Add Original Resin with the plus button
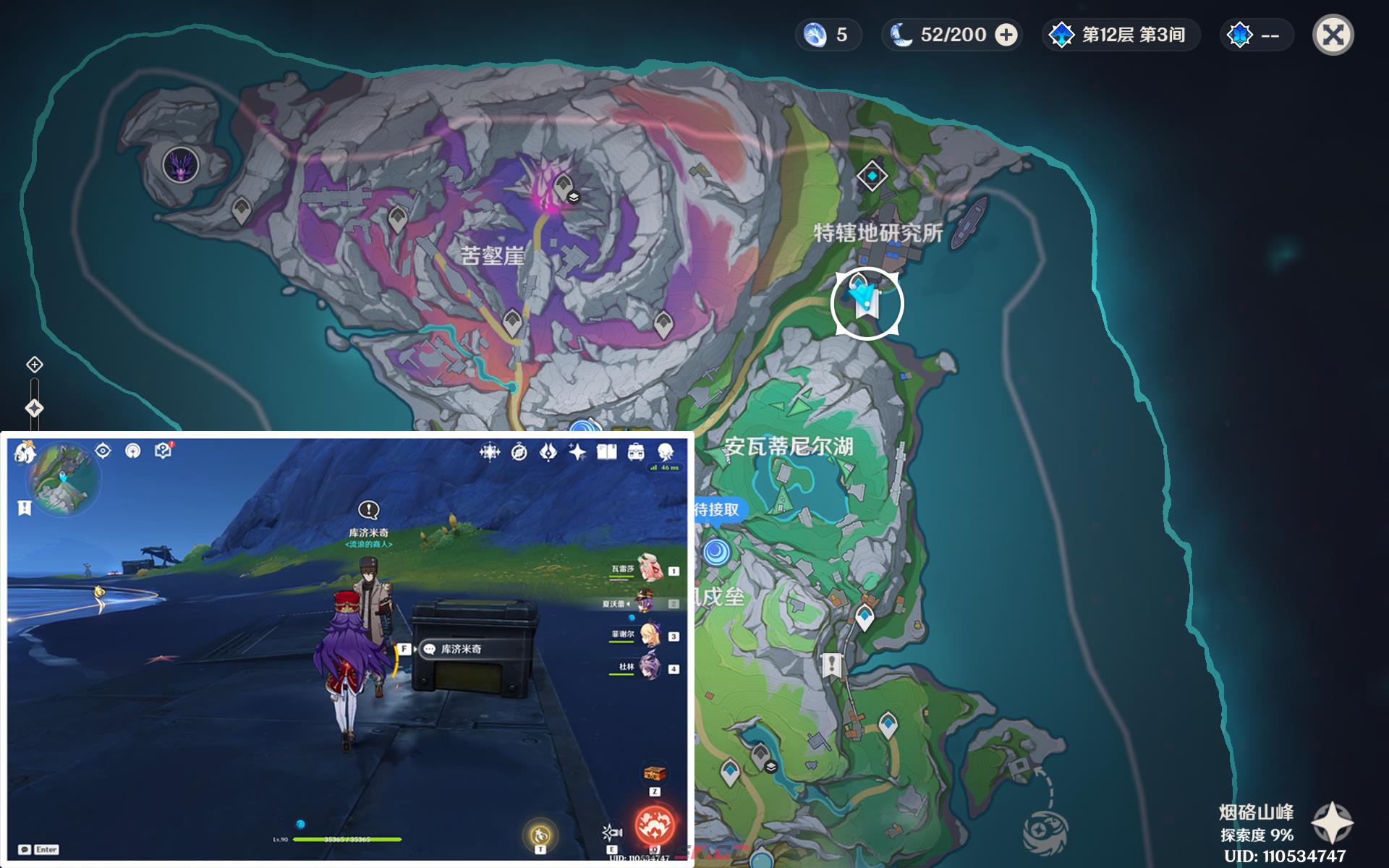Screen dimensions: 1389x868 coord(1006,35)
